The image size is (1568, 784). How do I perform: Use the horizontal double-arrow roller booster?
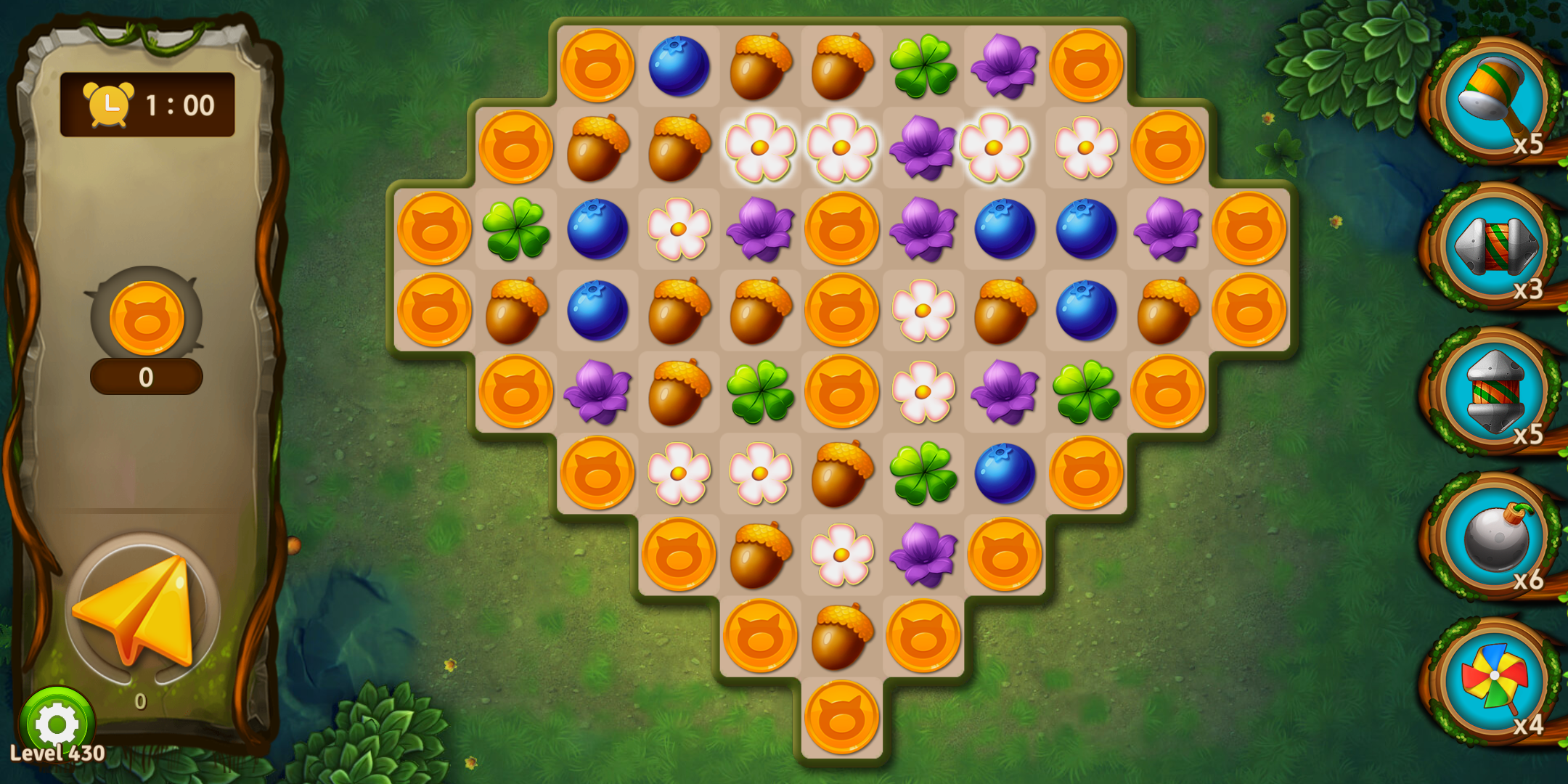1494,245
